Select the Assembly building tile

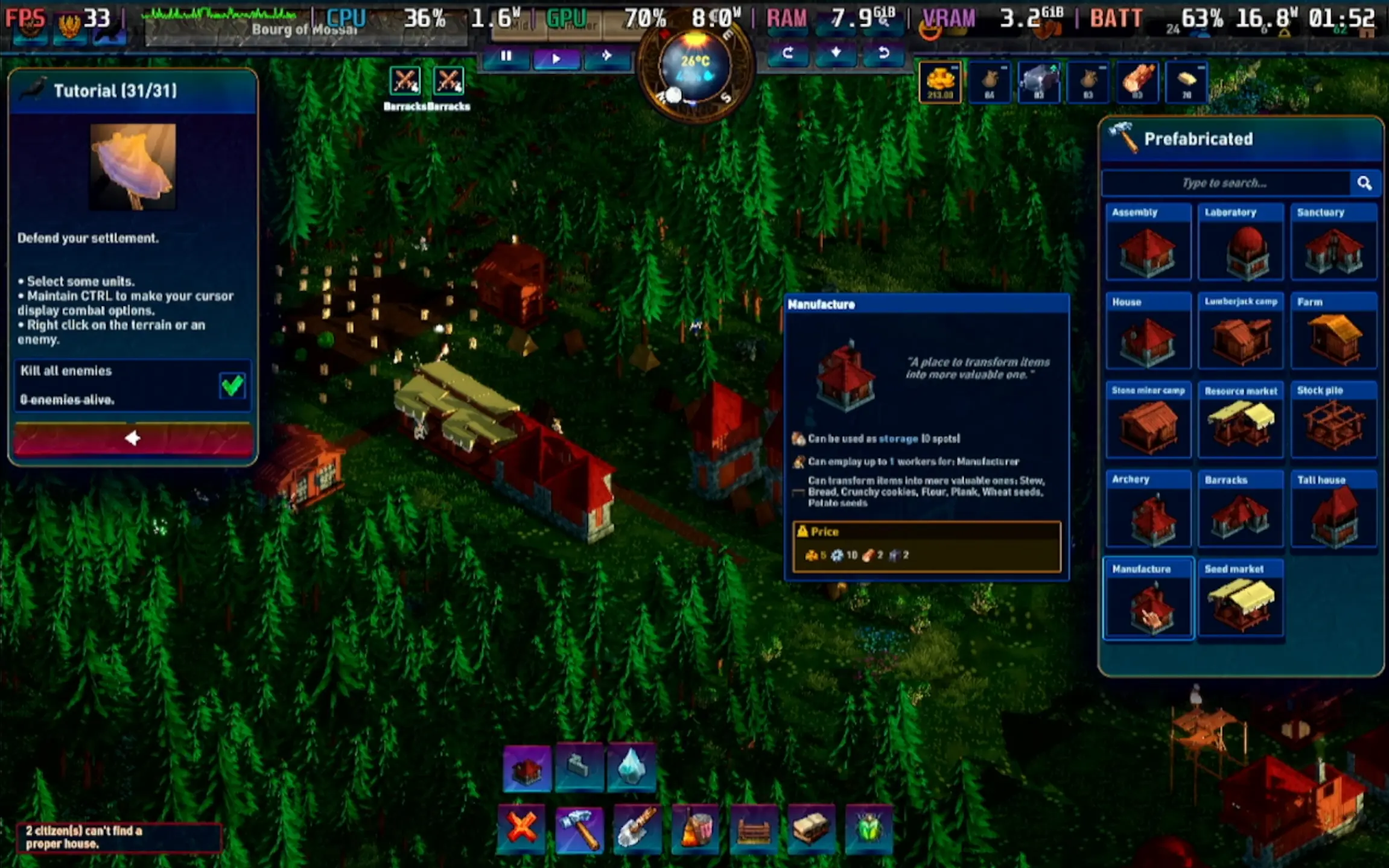click(1148, 241)
